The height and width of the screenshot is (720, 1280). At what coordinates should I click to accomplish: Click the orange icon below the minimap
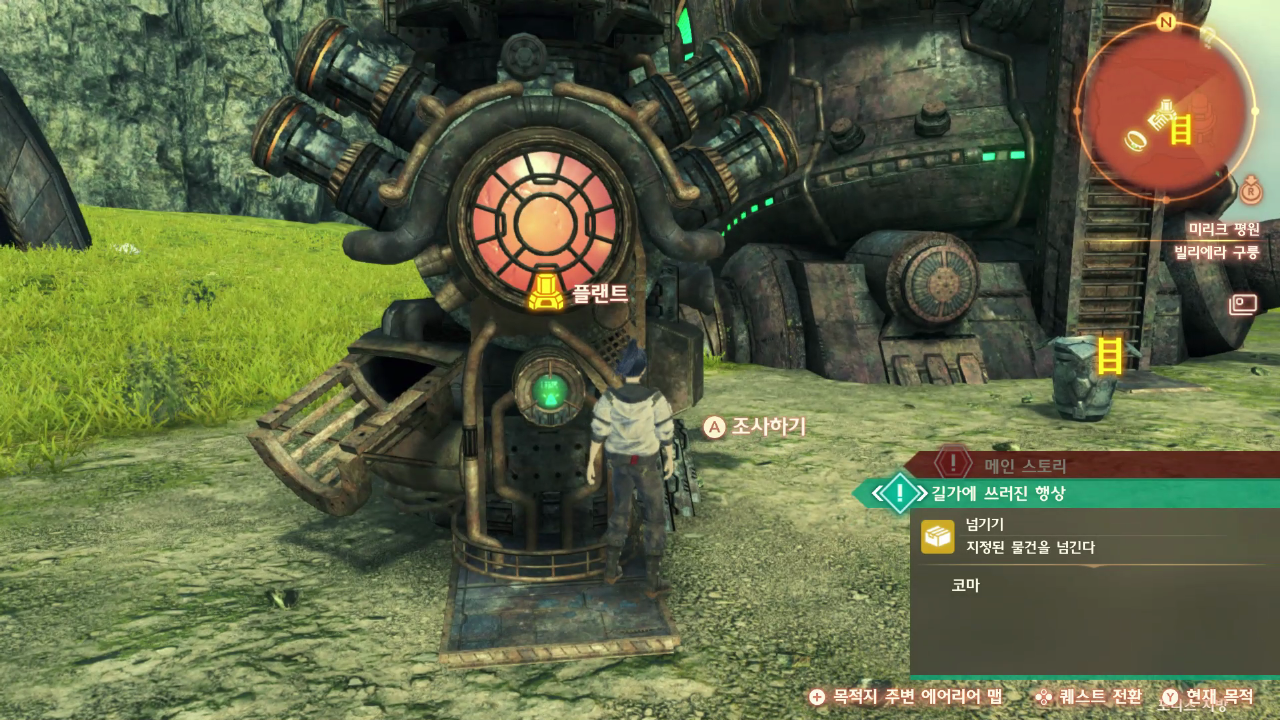pos(1251,187)
